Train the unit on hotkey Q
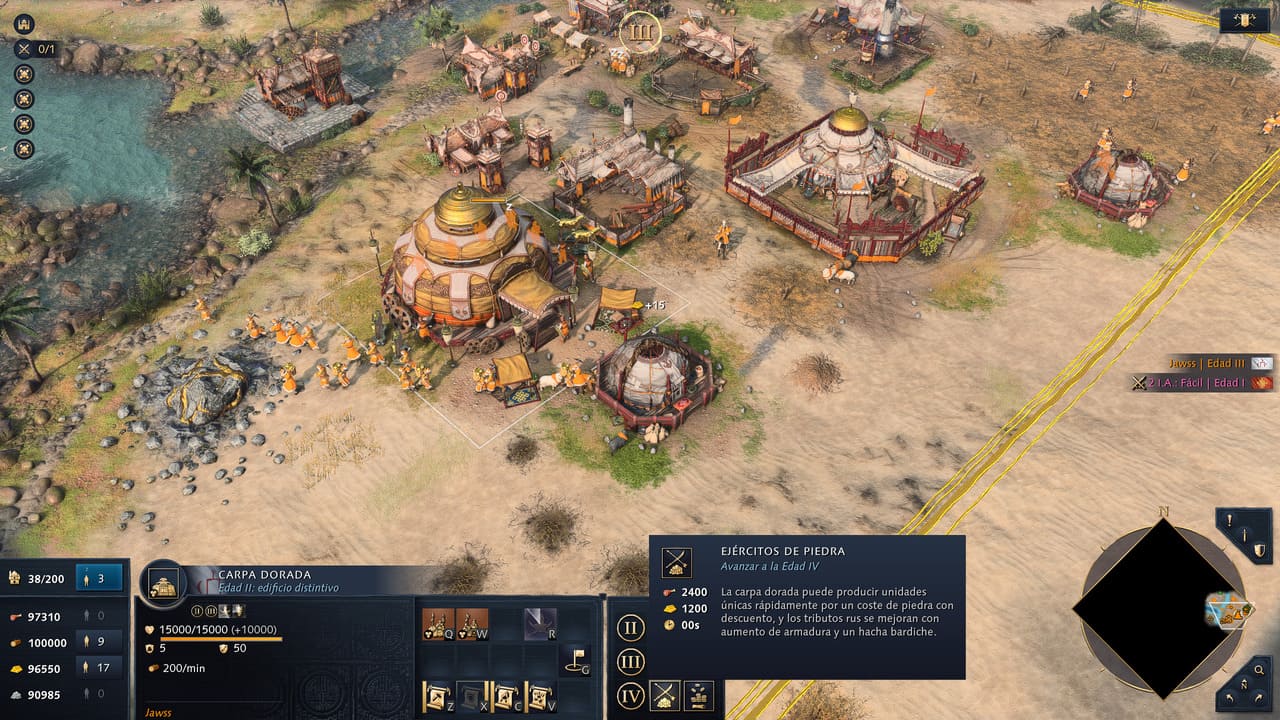 [438, 625]
